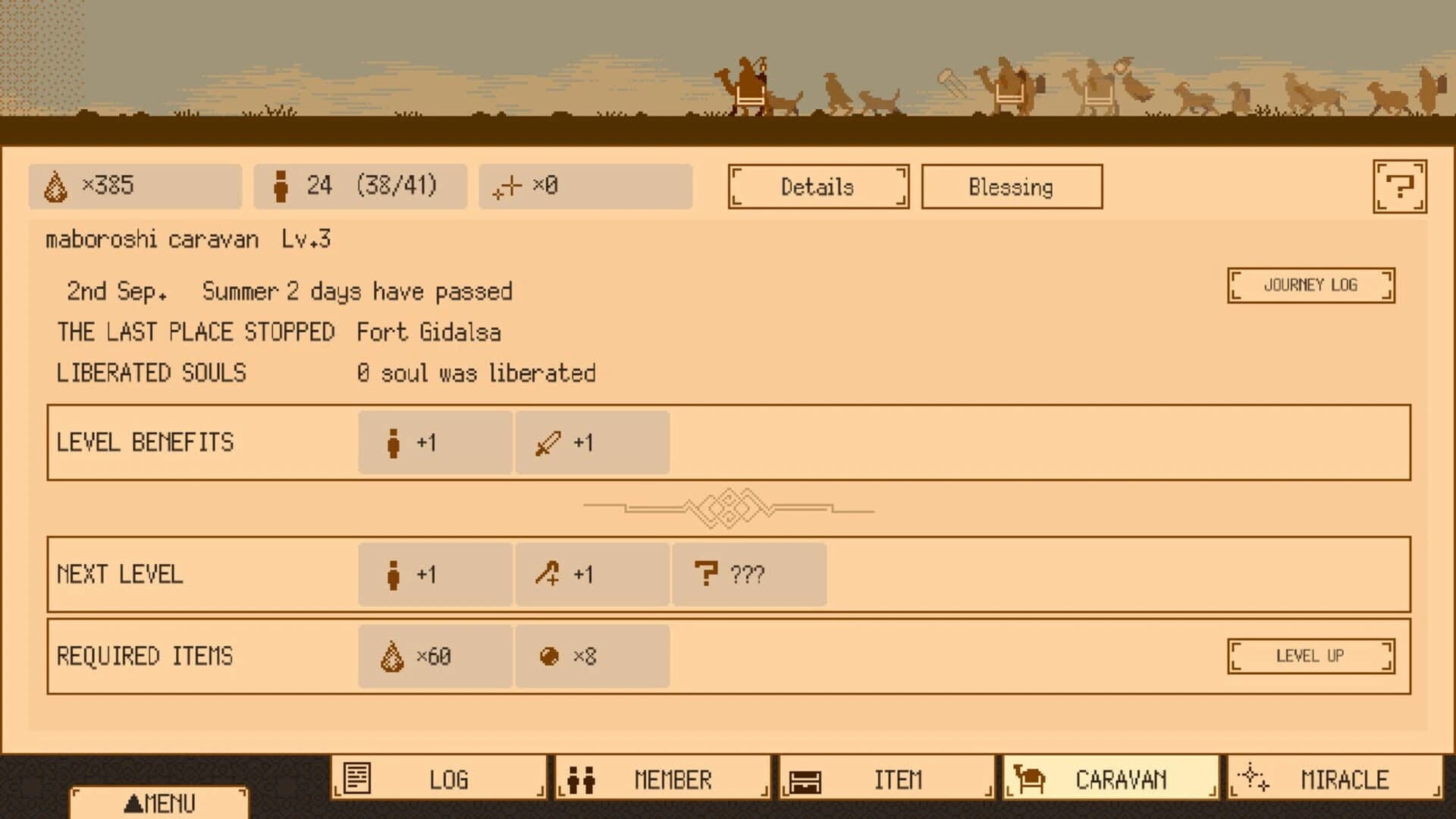Click the Blessing button
This screenshot has width=1456, height=819.
(1011, 187)
